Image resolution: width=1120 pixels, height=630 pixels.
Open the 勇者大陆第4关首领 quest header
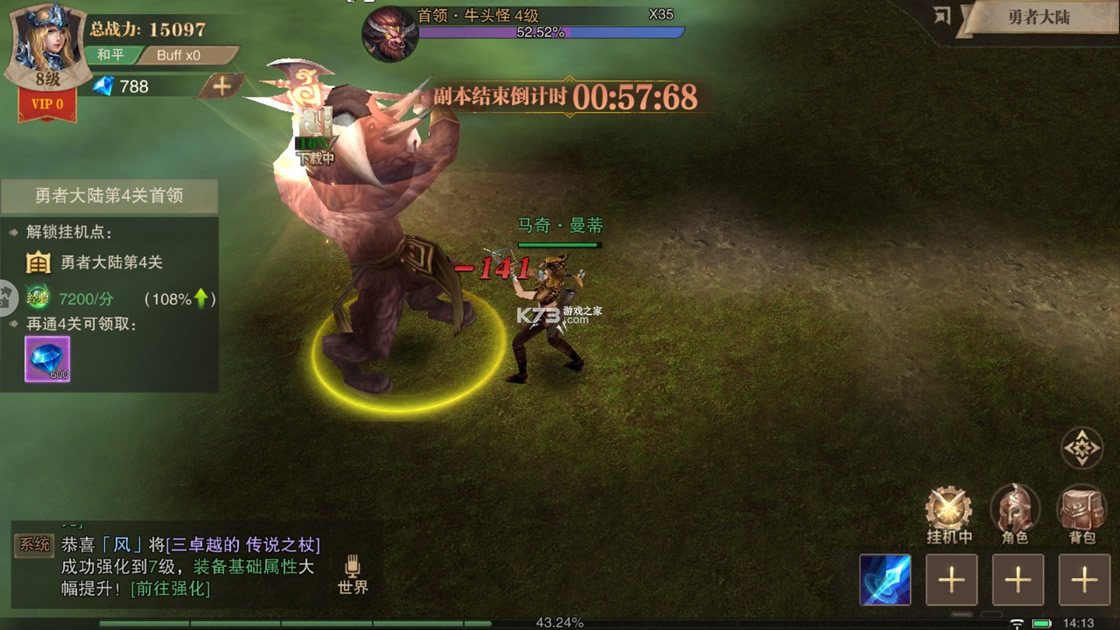[109, 196]
